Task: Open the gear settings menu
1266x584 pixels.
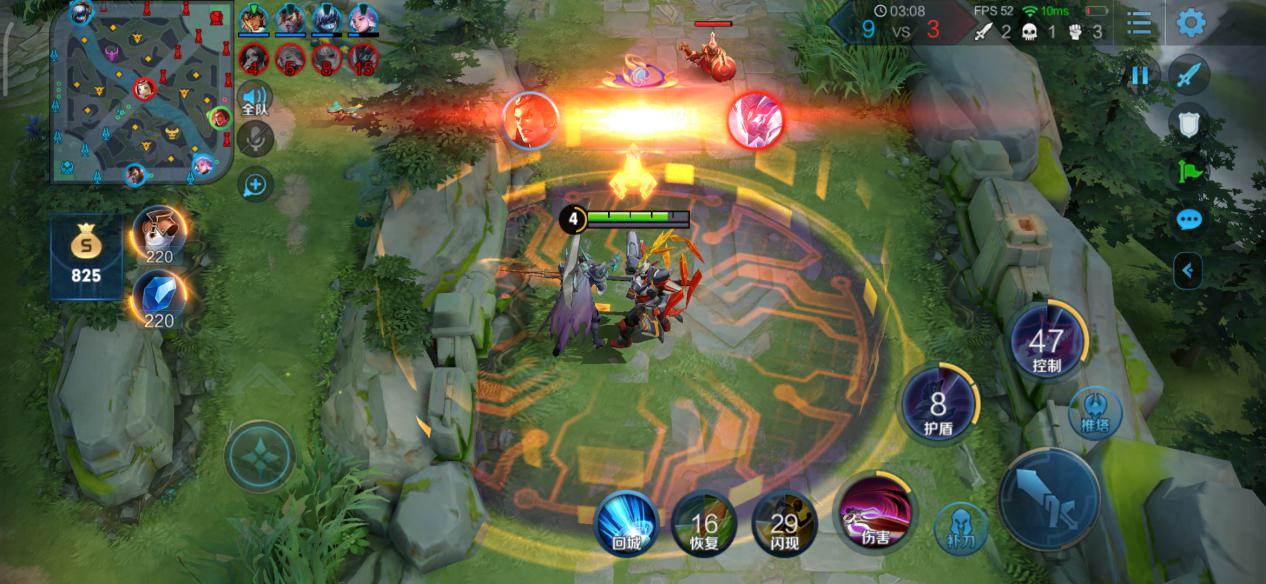Action: tap(1190, 23)
